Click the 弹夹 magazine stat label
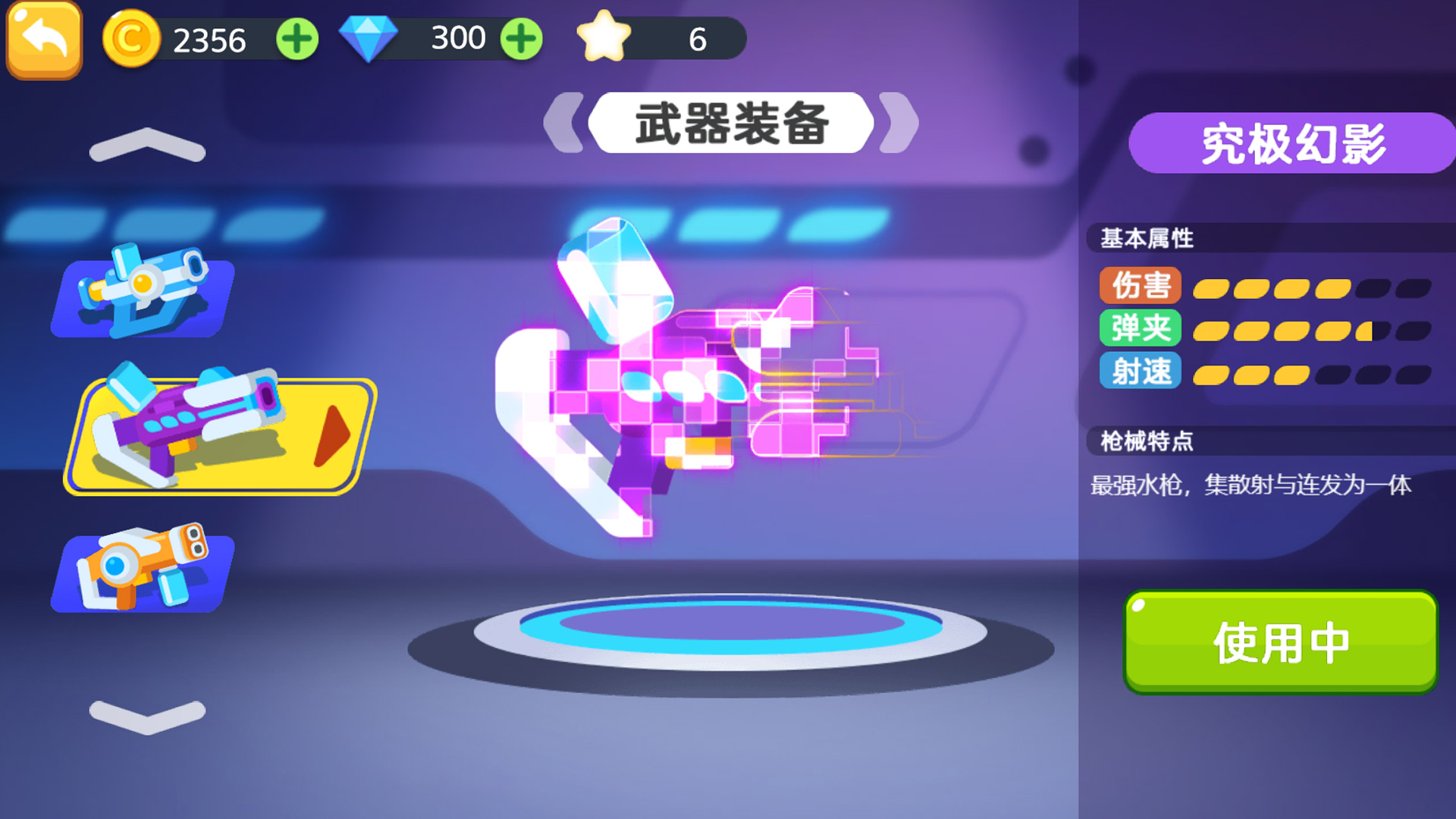The width and height of the screenshot is (1456, 819). (x=1140, y=328)
